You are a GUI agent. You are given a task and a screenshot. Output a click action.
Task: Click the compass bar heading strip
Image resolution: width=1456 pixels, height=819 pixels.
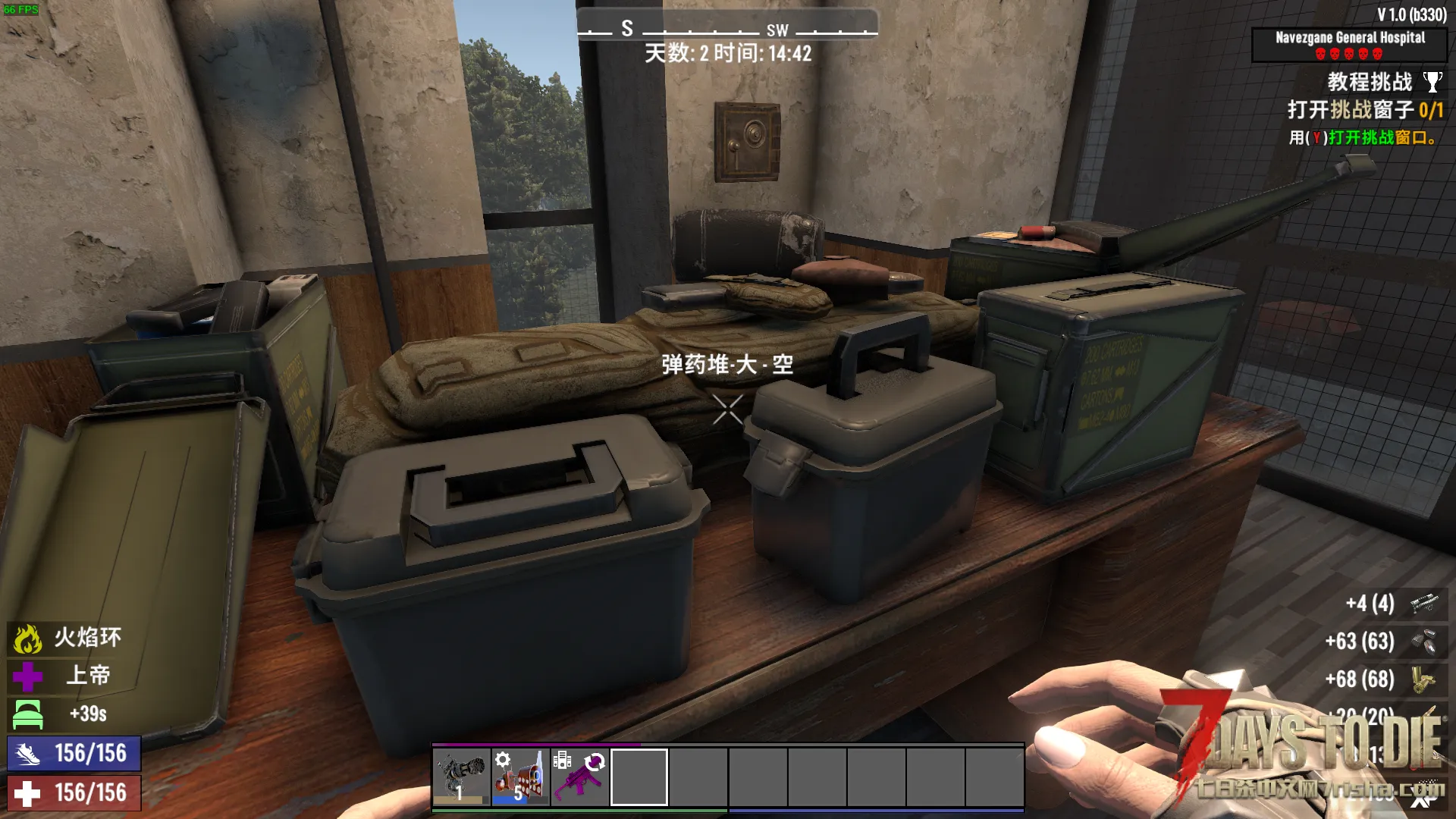point(727,29)
